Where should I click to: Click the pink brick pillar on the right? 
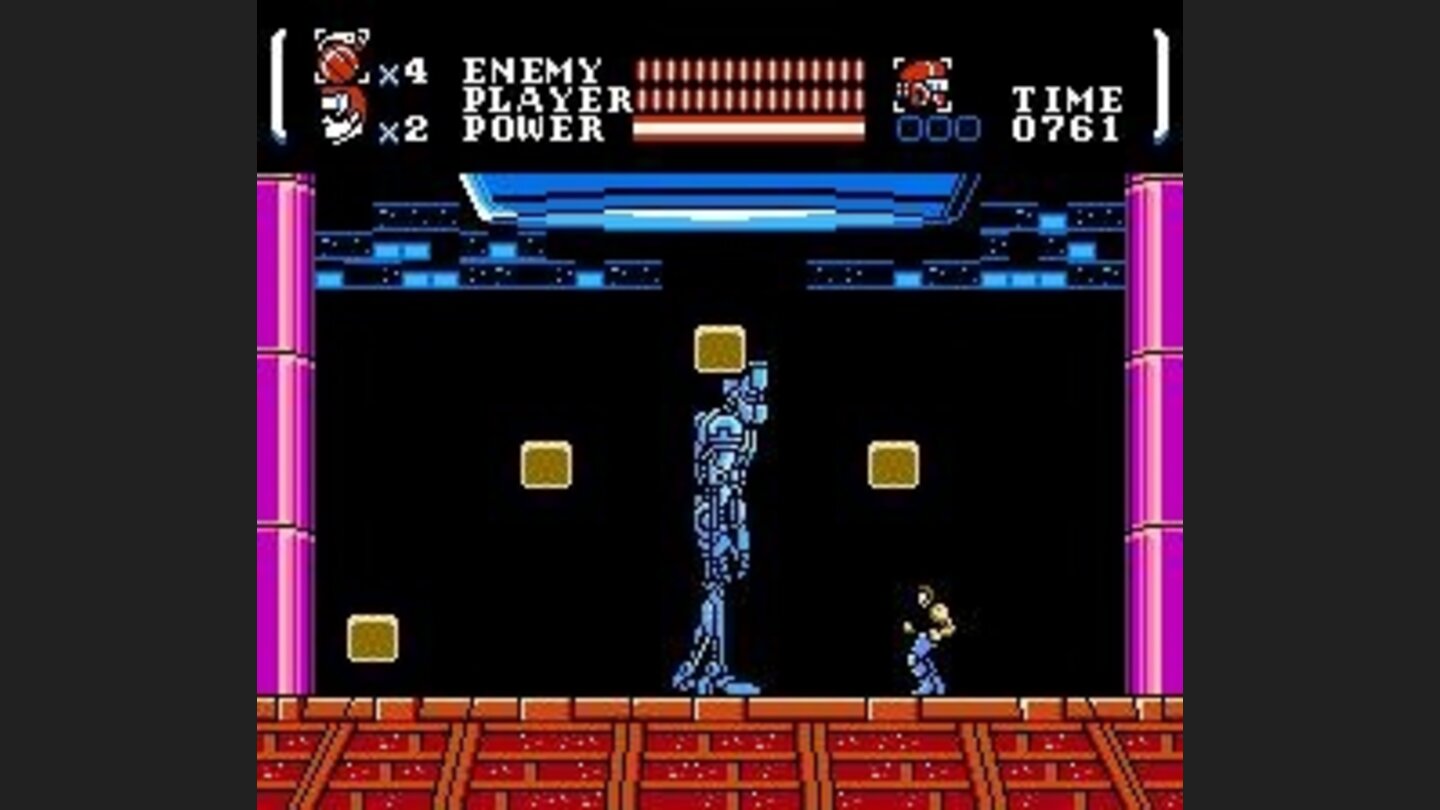point(1150,450)
